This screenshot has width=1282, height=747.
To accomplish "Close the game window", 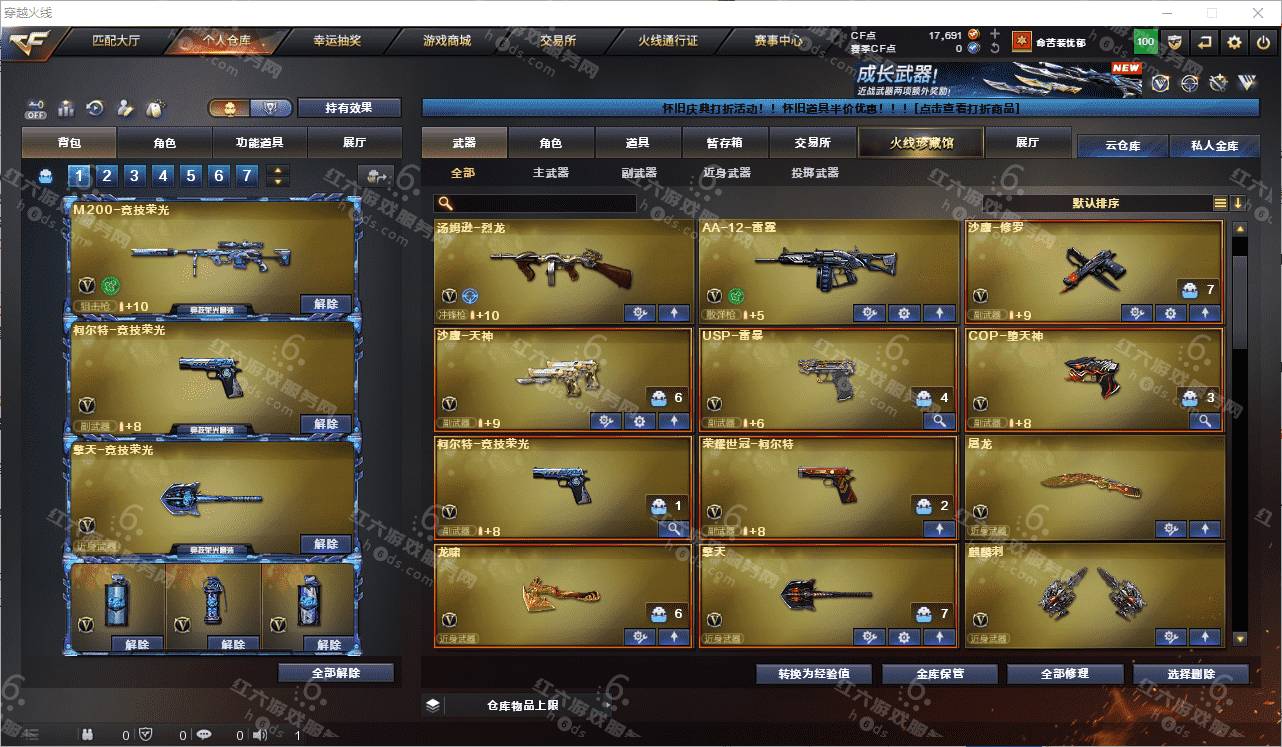I will pyautogui.click(x=1259, y=13).
